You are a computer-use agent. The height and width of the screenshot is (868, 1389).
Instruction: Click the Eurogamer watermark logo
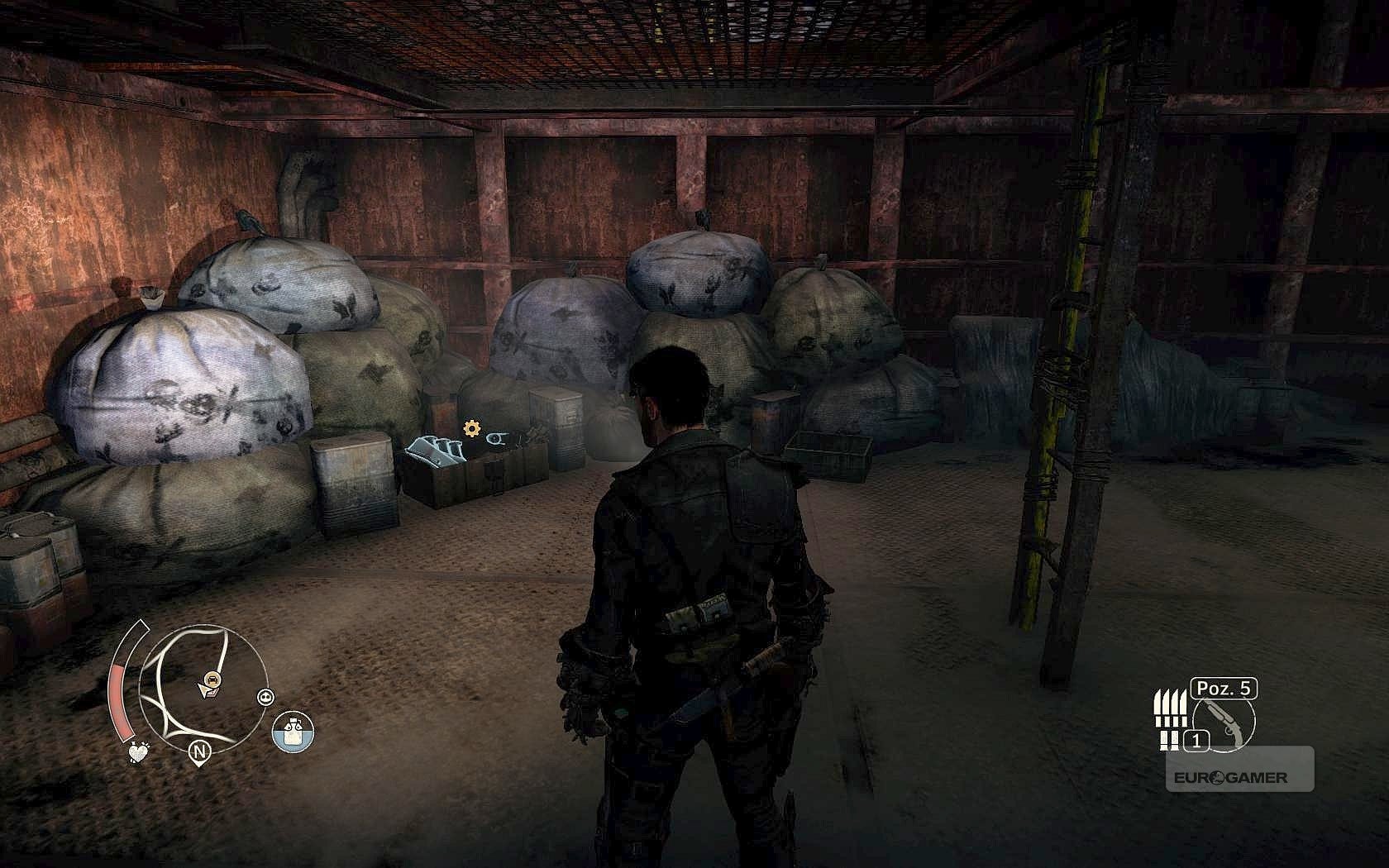pos(1230,778)
